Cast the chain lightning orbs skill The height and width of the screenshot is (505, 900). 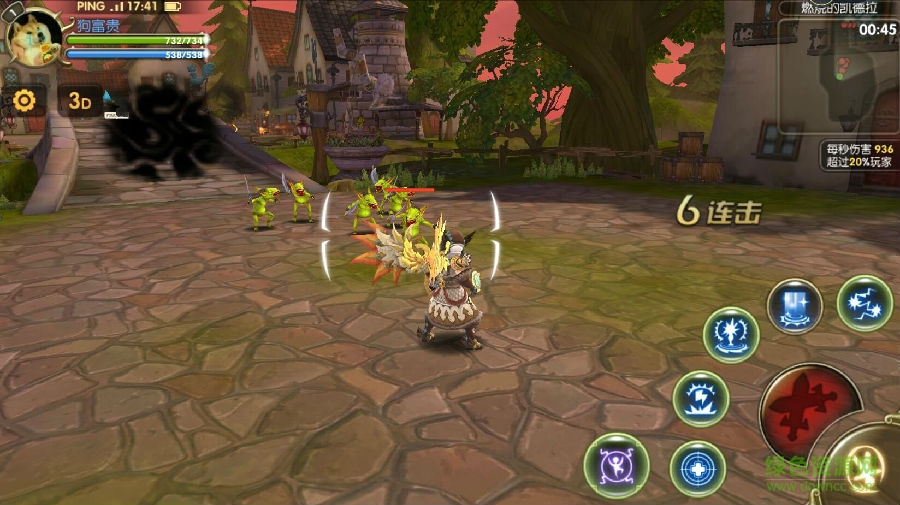(x=864, y=303)
